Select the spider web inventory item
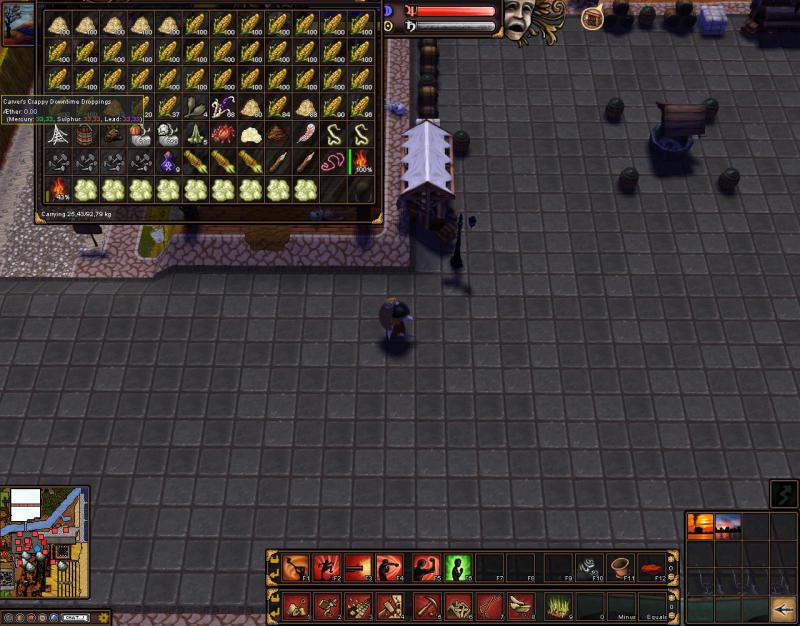The width and height of the screenshot is (800, 626). 58,134
